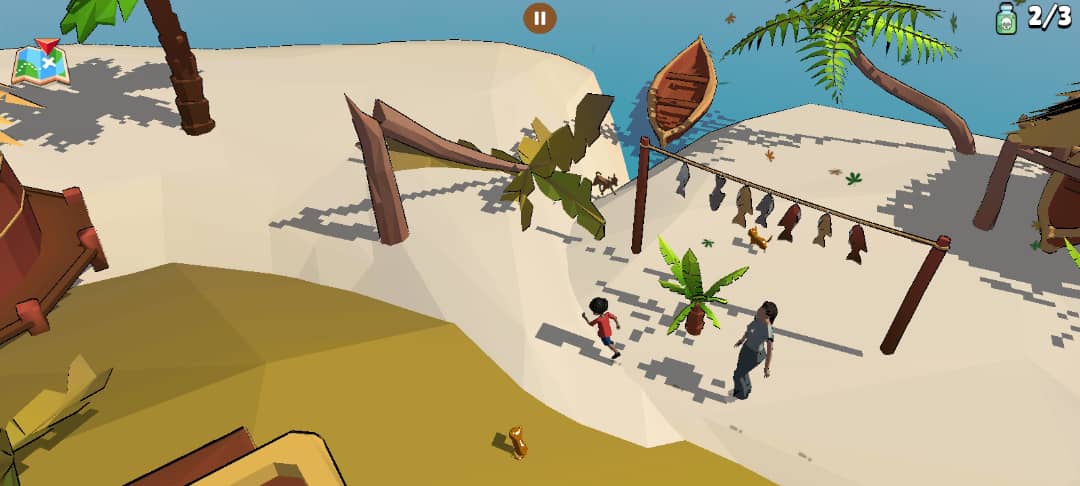
Task: Pause the game with the pause button
Action: point(539,17)
